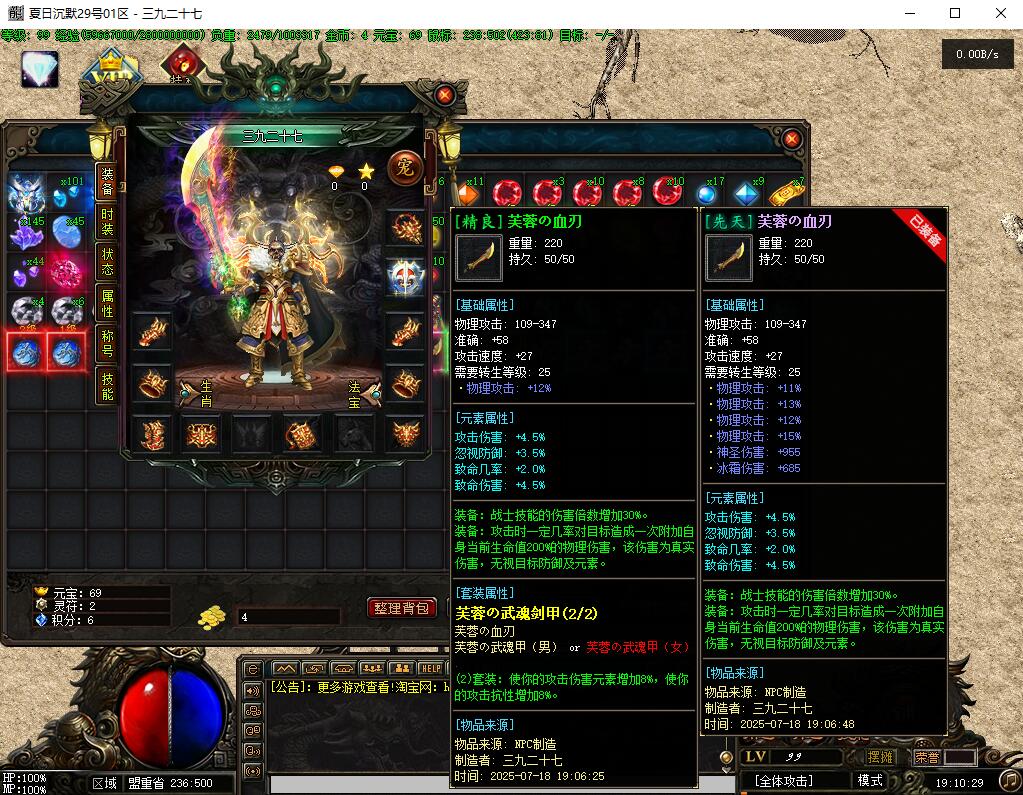Viewport: 1023px width, 795px height.
Task: Click the HELP button above chat
Action: point(431,668)
